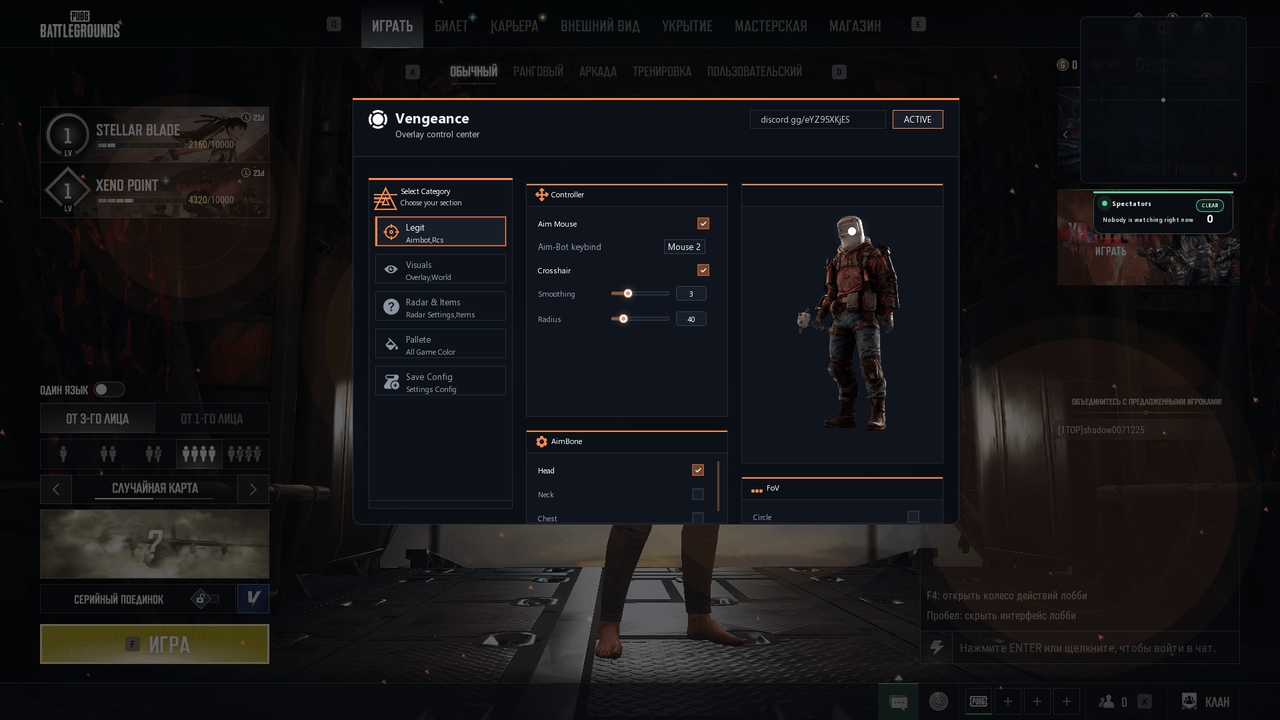Choose the ТРЕНИРОВКА mode tab

(661, 72)
